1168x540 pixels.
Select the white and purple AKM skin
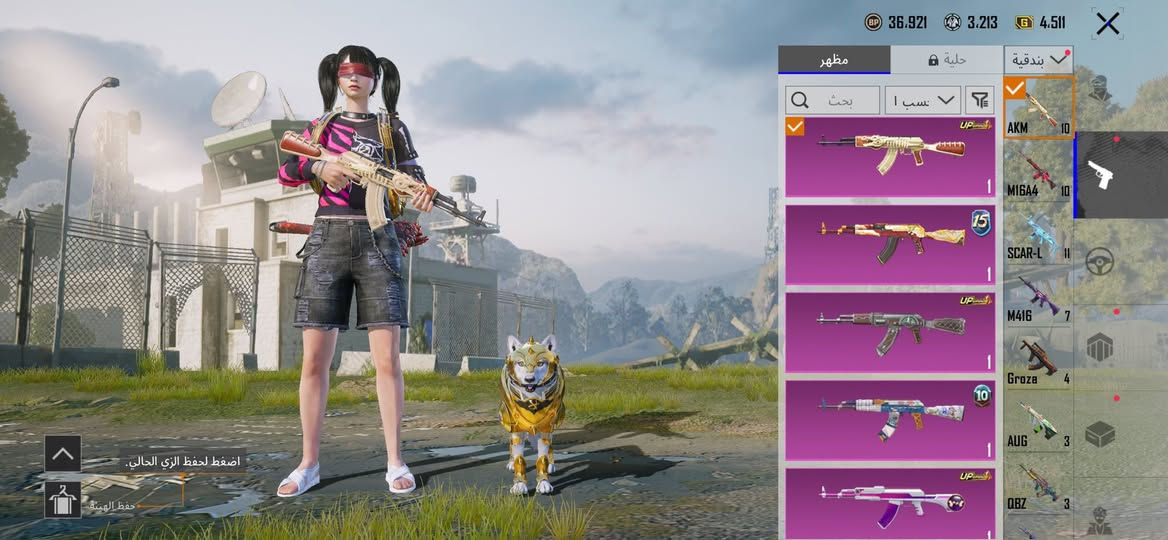tap(890, 500)
